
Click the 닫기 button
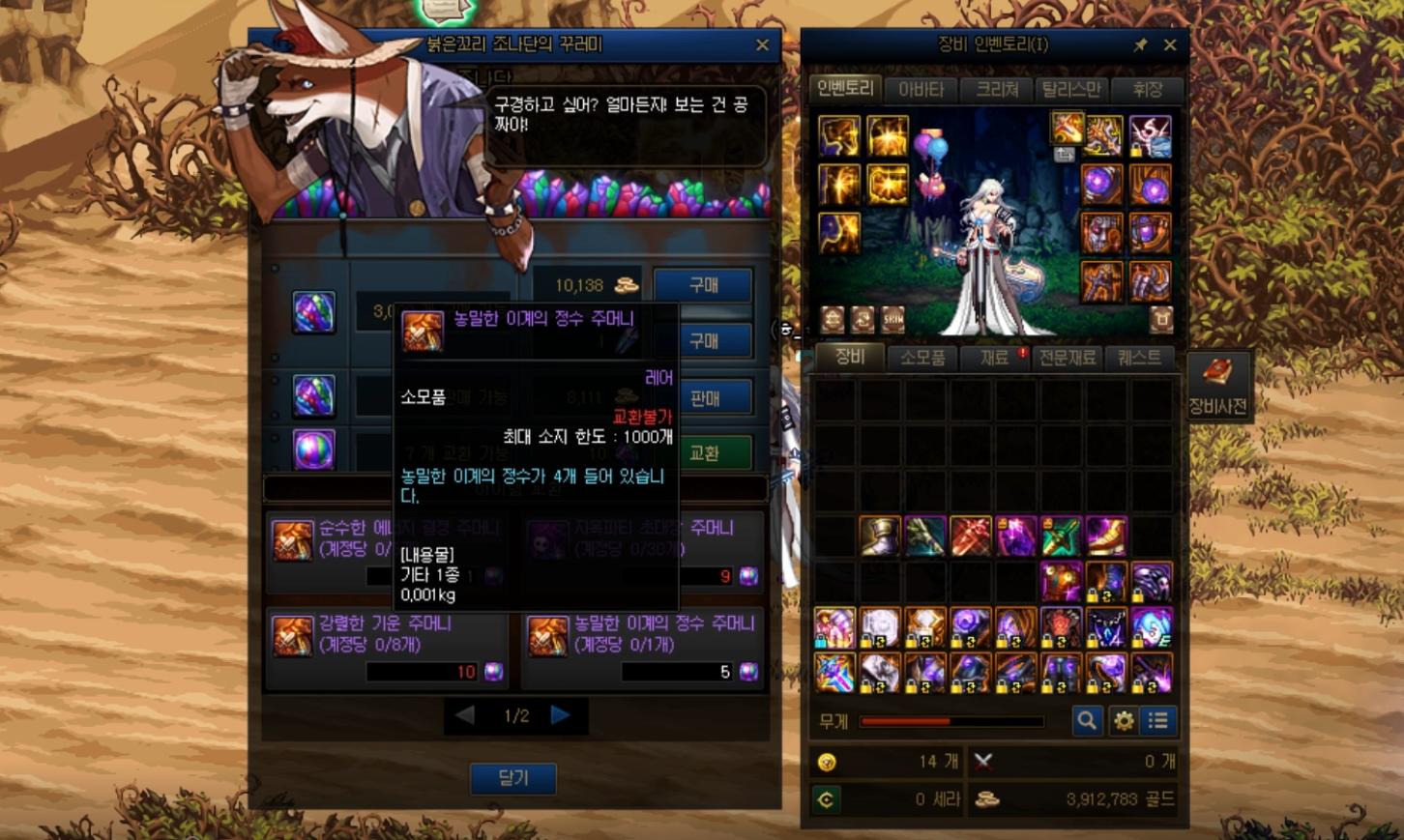pos(512,778)
